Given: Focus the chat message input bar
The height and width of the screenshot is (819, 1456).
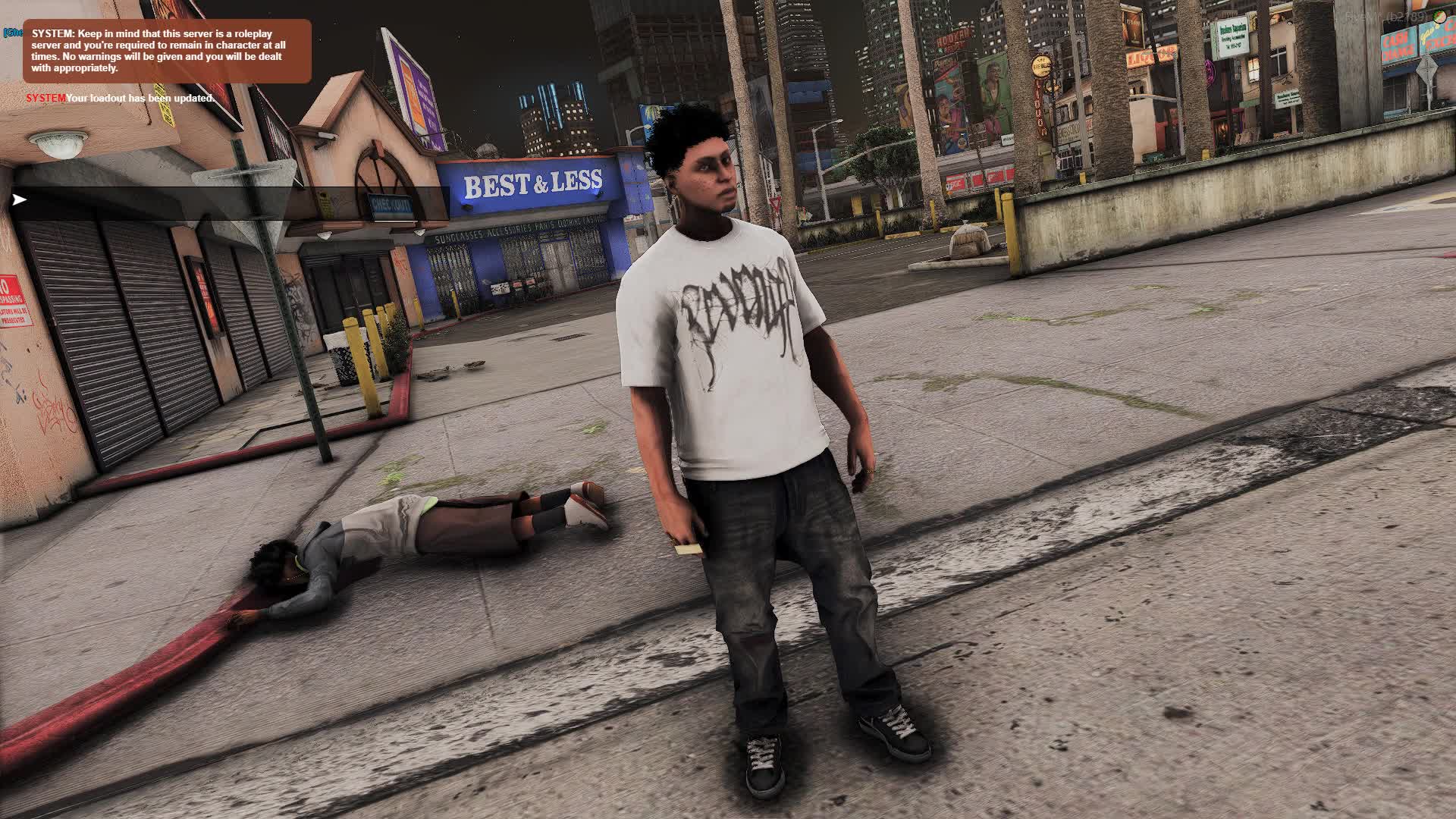Looking at the screenshot, I should [x=227, y=200].
